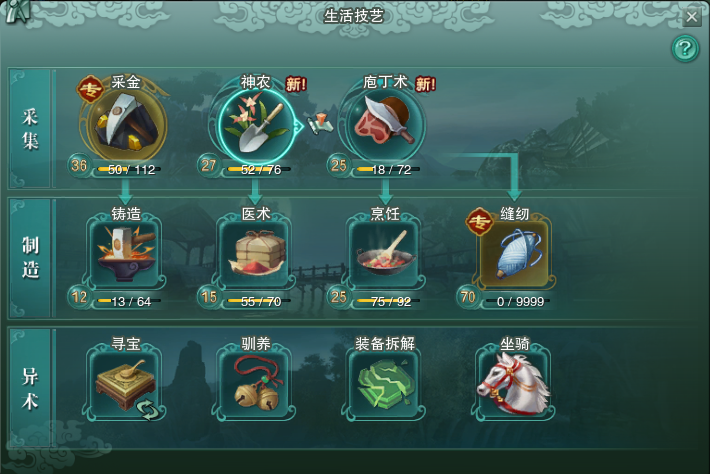This screenshot has height=474, width=710.
Task: Open the 缝纫 sewing skill
Action: point(514,252)
